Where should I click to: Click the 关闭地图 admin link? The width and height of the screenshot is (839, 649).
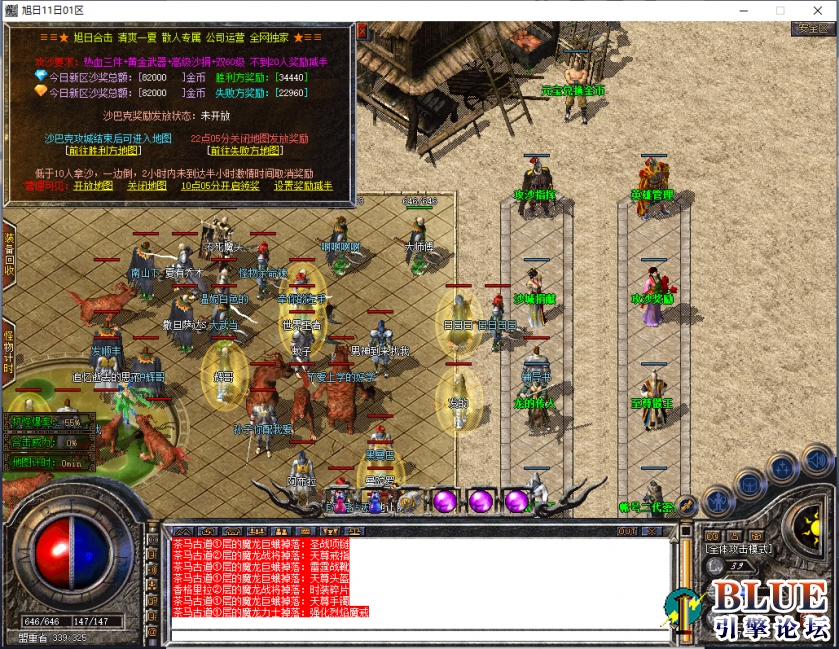point(145,186)
